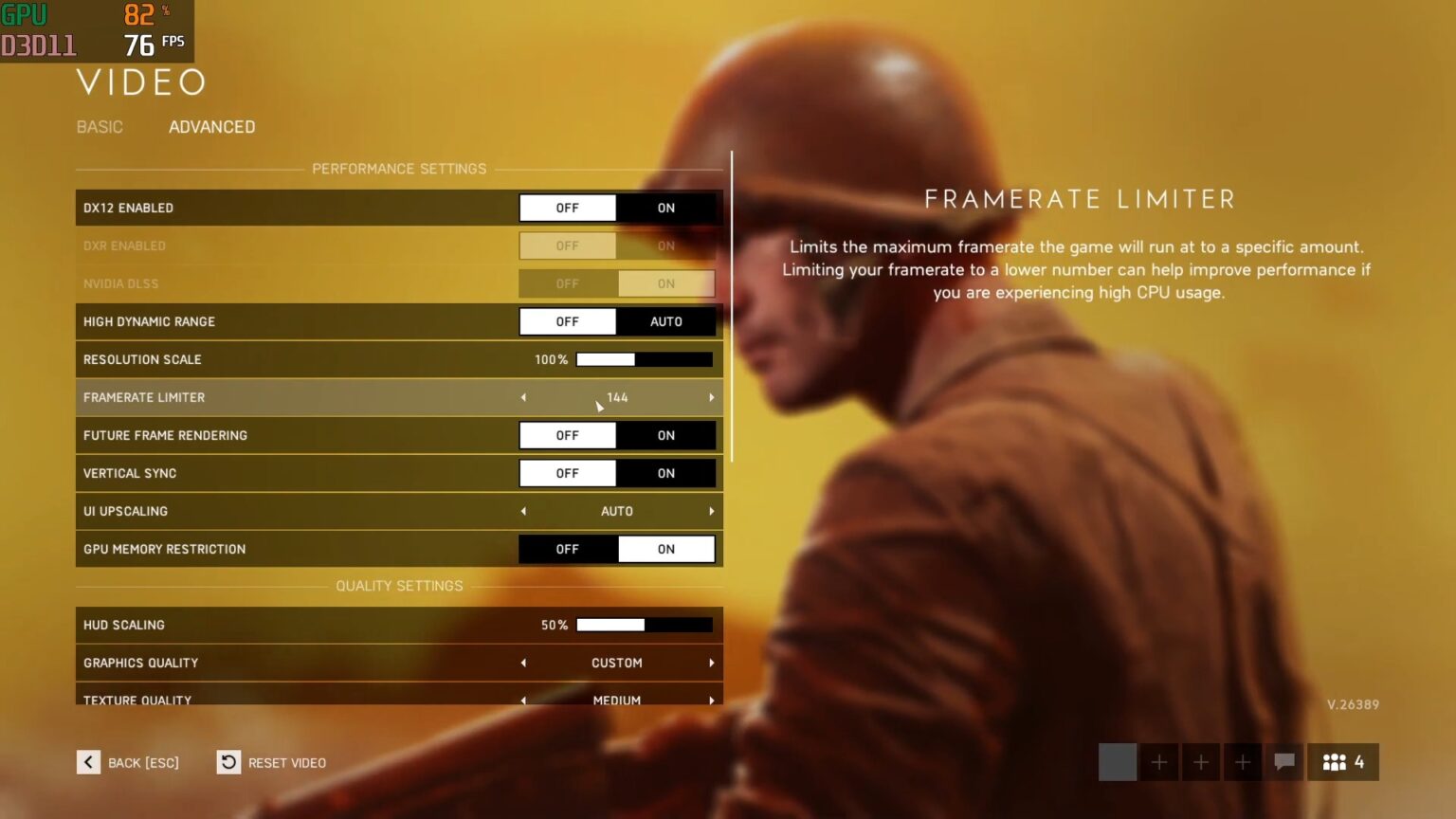
Task: Go back with the Back button
Action: [128, 762]
